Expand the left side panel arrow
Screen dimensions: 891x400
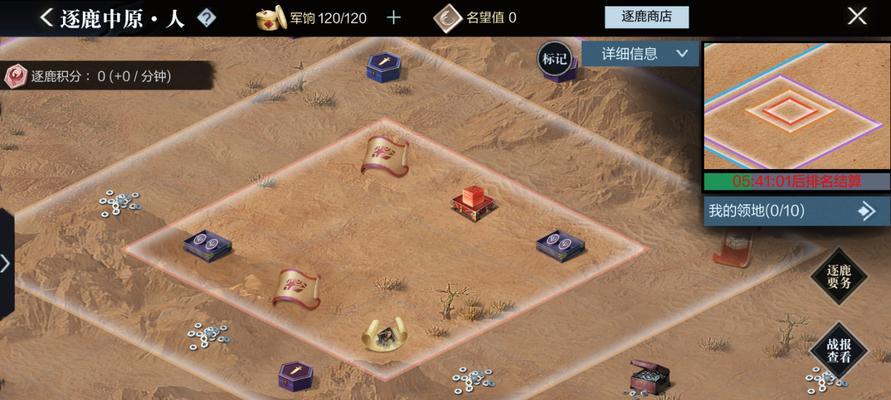(x=6, y=263)
